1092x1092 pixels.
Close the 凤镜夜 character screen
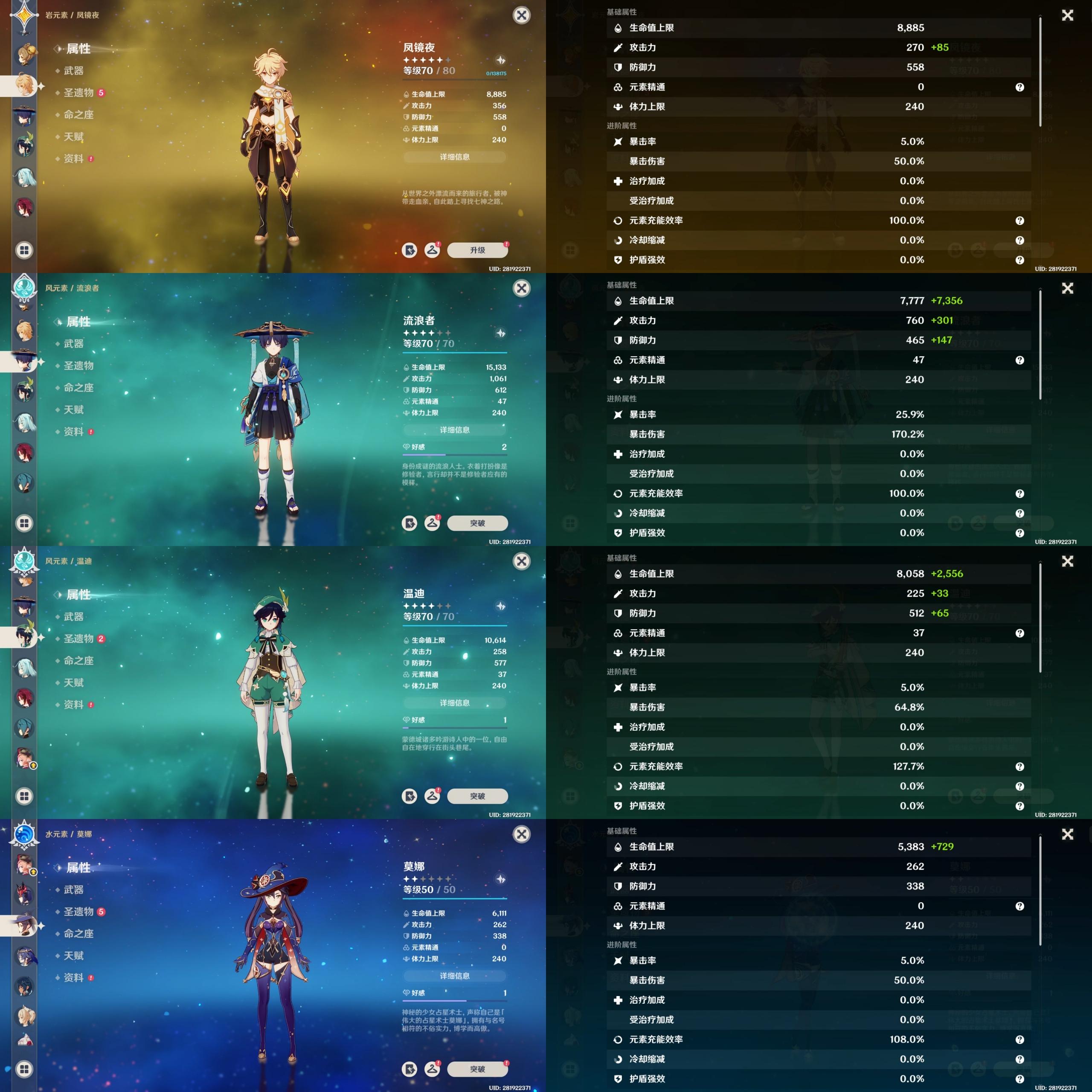point(521,15)
